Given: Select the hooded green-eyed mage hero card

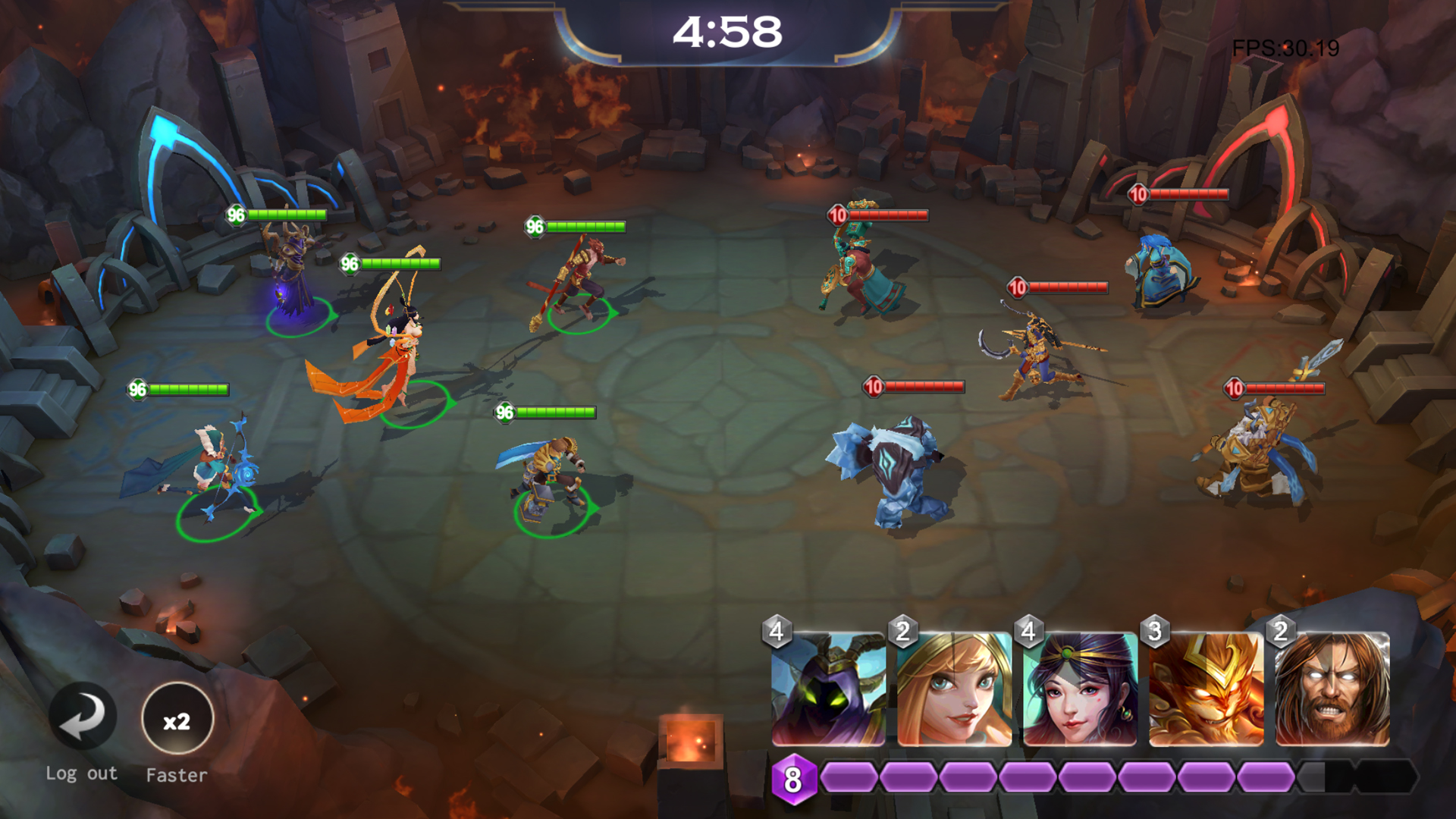Looking at the screenshot, I should point(828,689).
